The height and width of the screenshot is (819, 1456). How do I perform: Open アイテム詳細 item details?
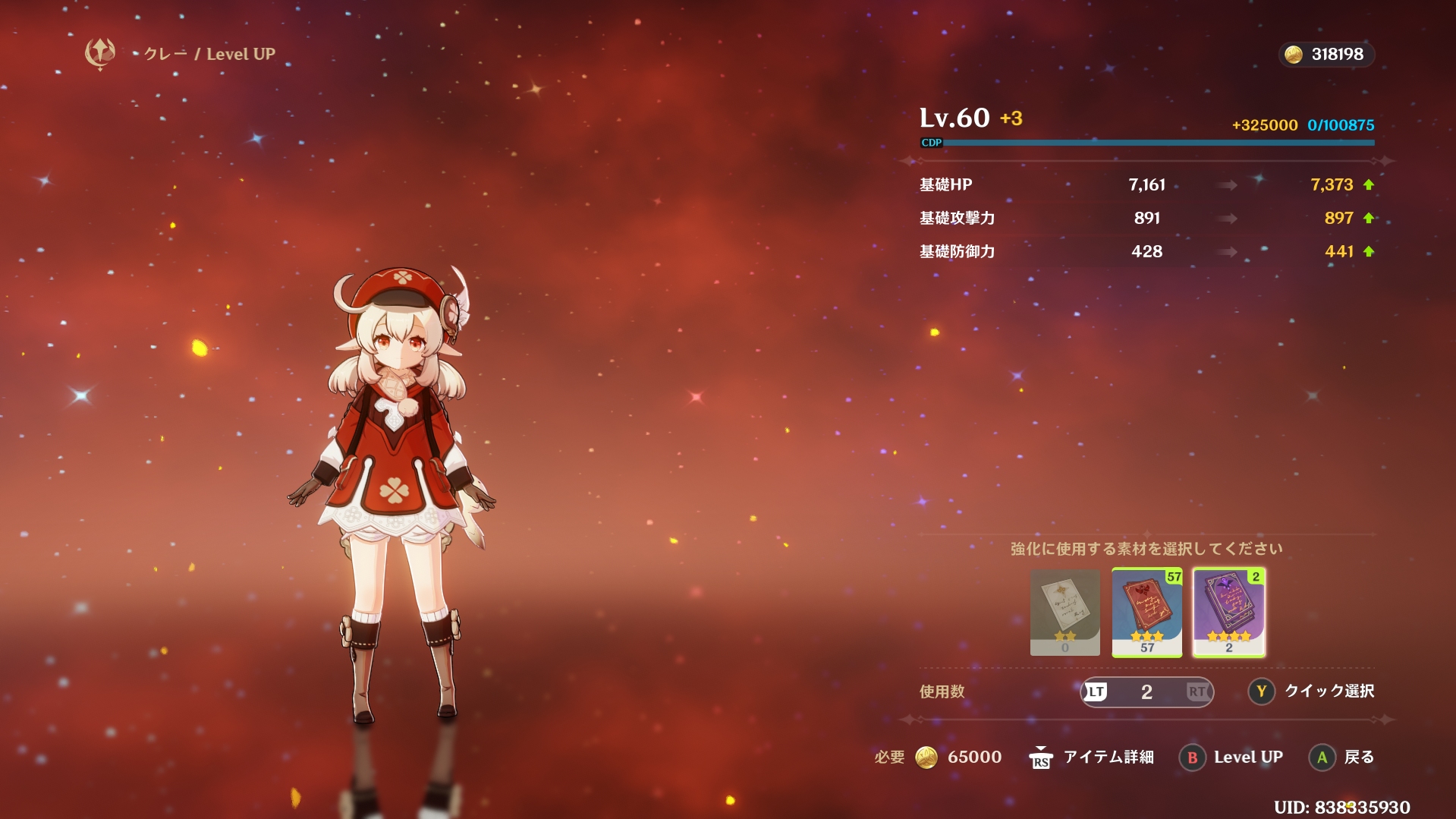click(x=1091, y=757)
